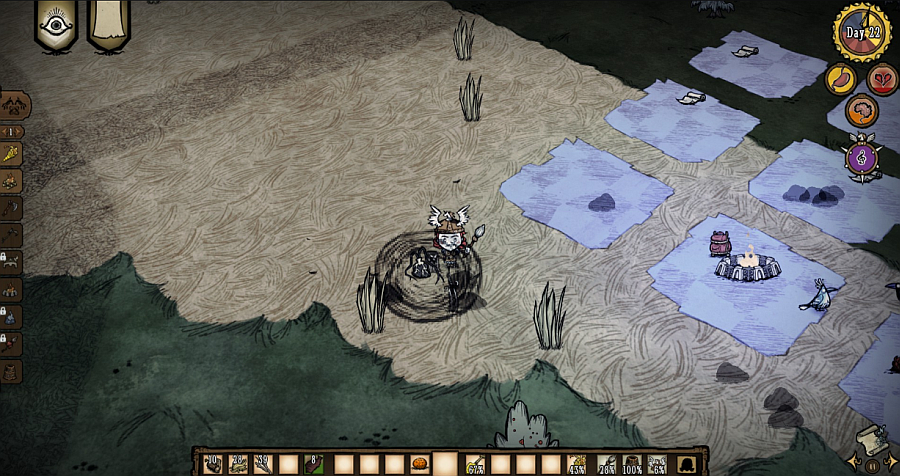Image resolution: width=900 pixels, height=476 pixels.
Task: Open the map scroll
Action: pos(872,441)
